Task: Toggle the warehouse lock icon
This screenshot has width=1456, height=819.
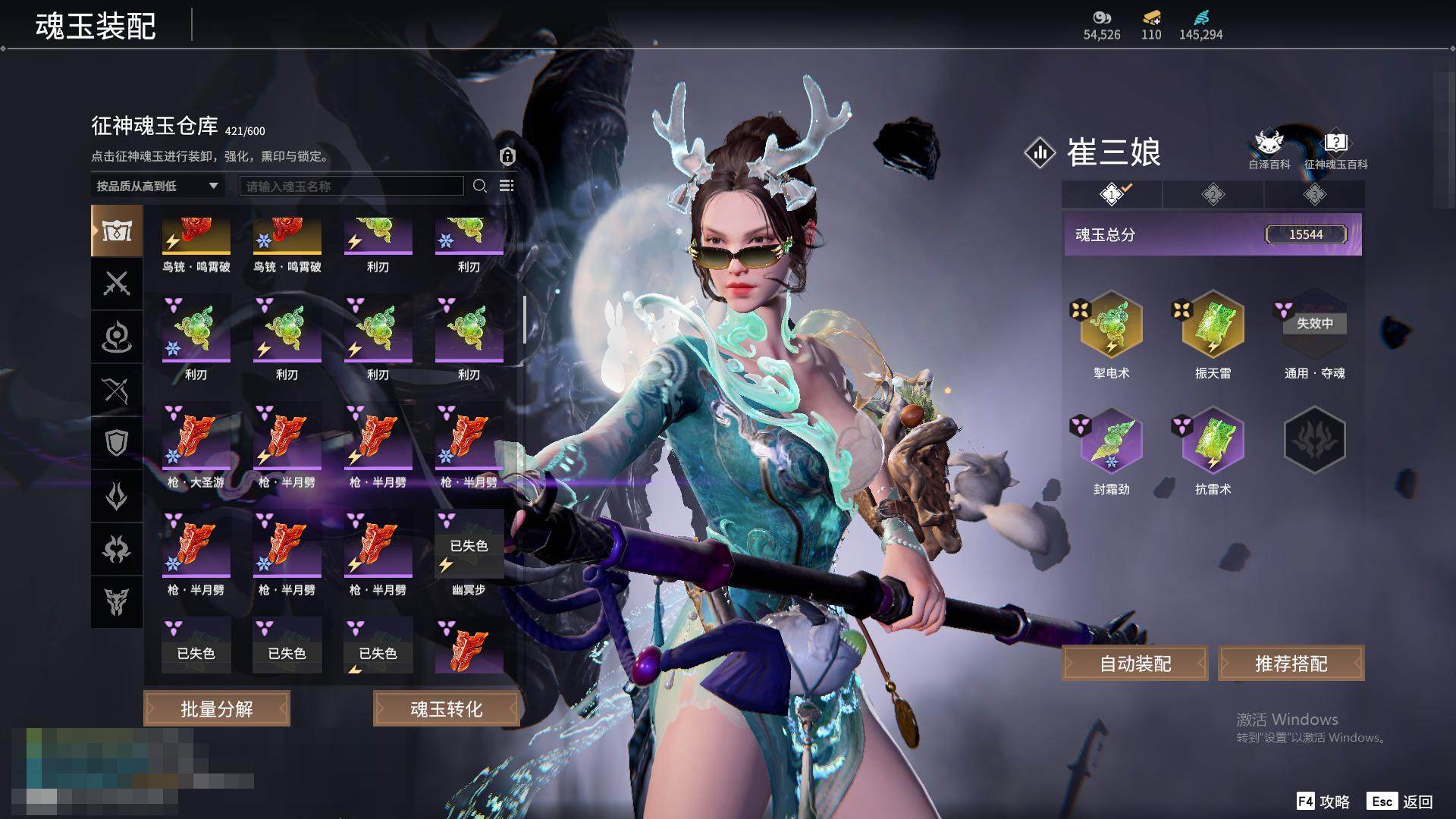Action: tap(507, 157)
